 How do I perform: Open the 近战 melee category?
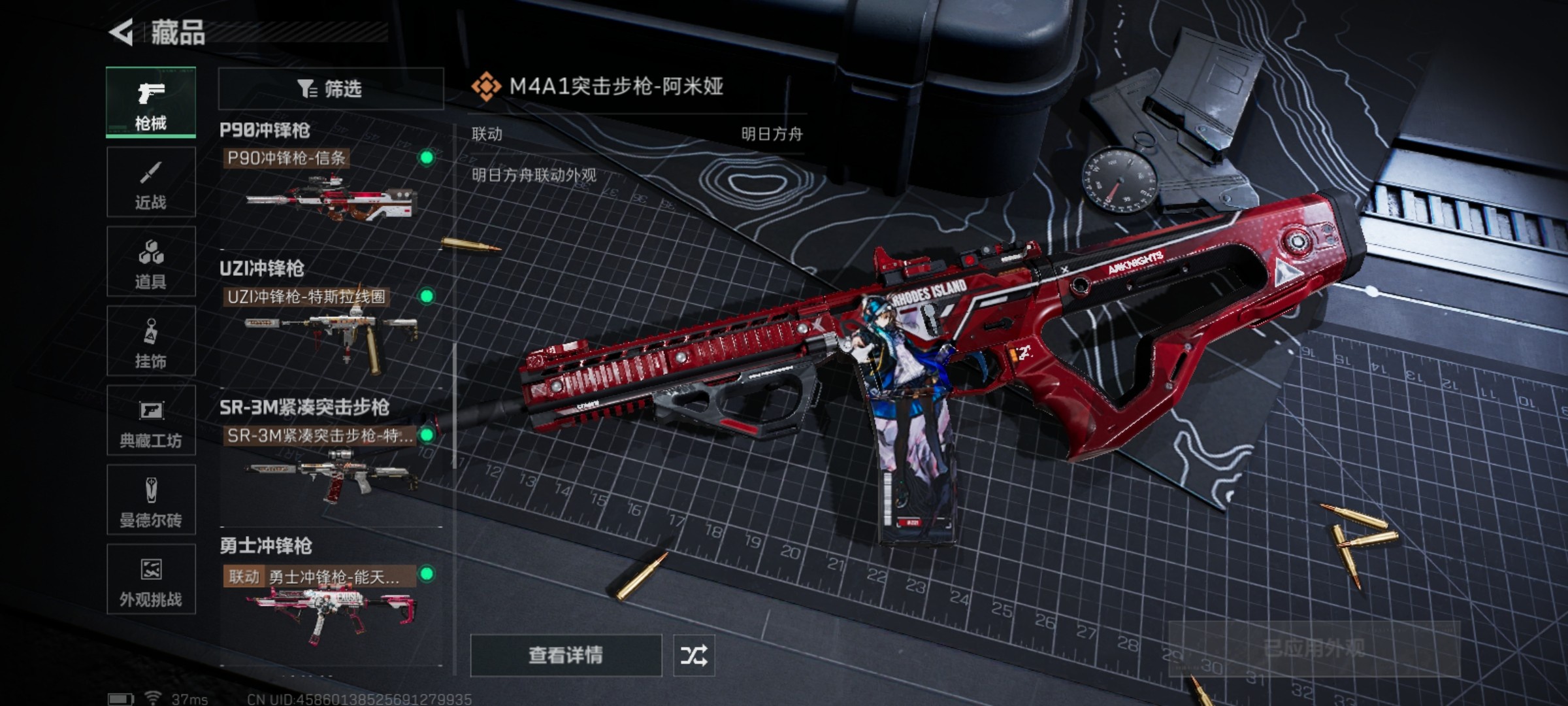click(151, 182)
